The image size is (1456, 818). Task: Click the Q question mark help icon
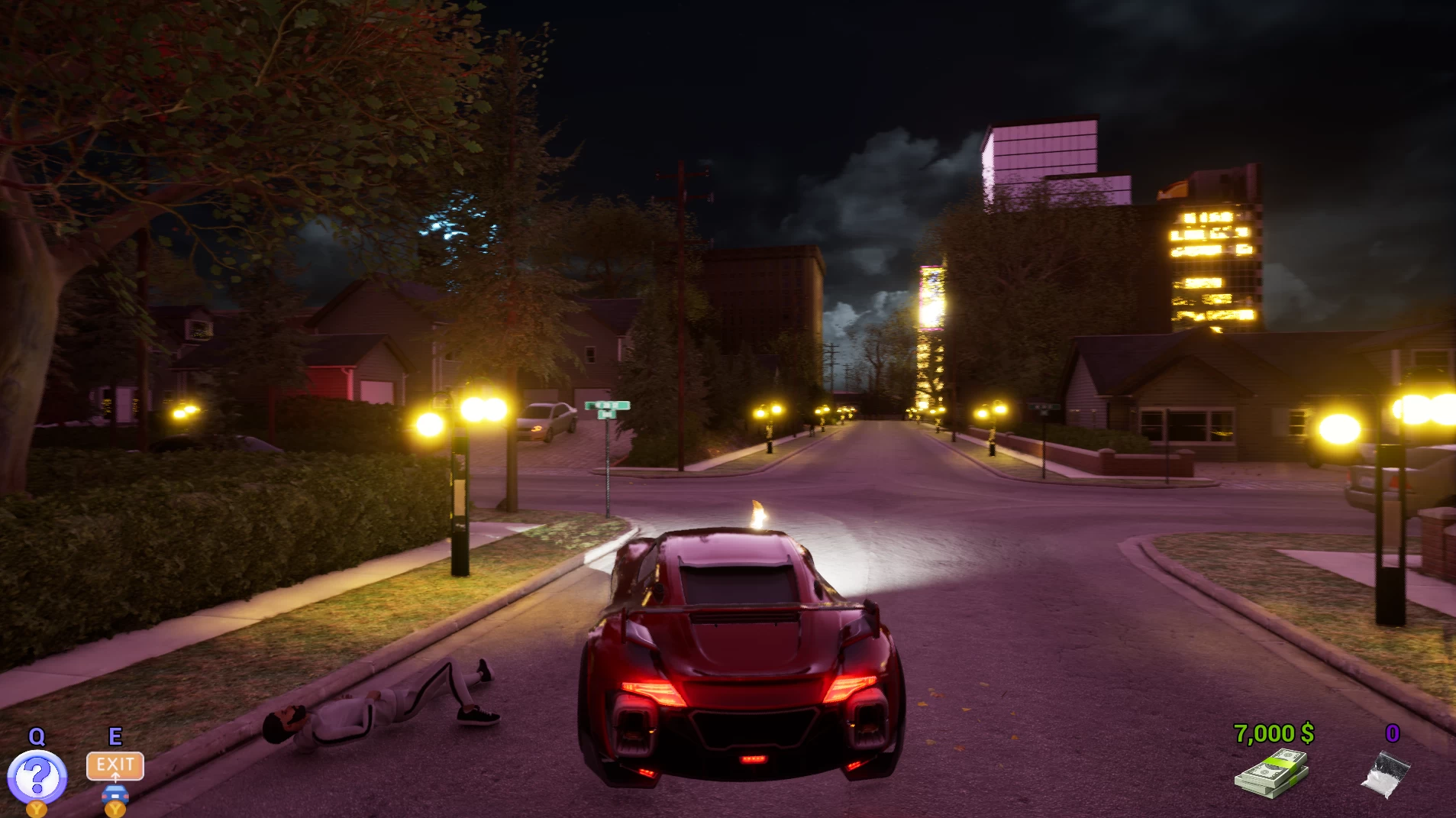[x=38, y=775]
